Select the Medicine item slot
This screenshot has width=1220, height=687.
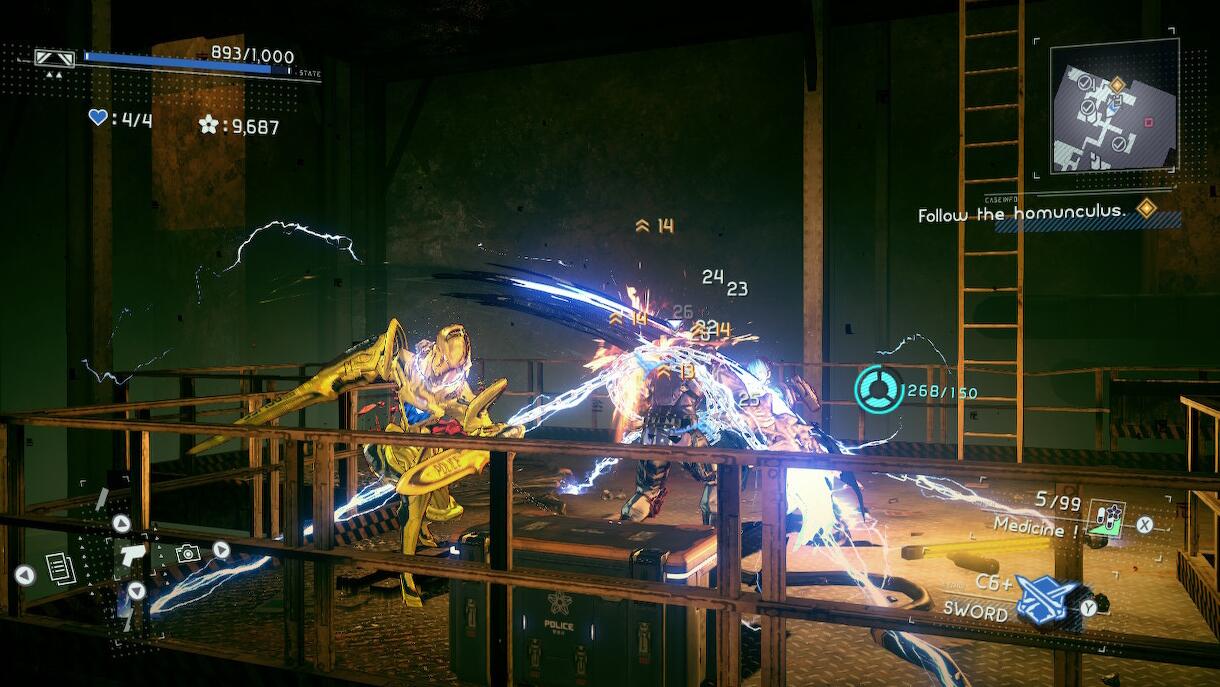[1105, 518]
